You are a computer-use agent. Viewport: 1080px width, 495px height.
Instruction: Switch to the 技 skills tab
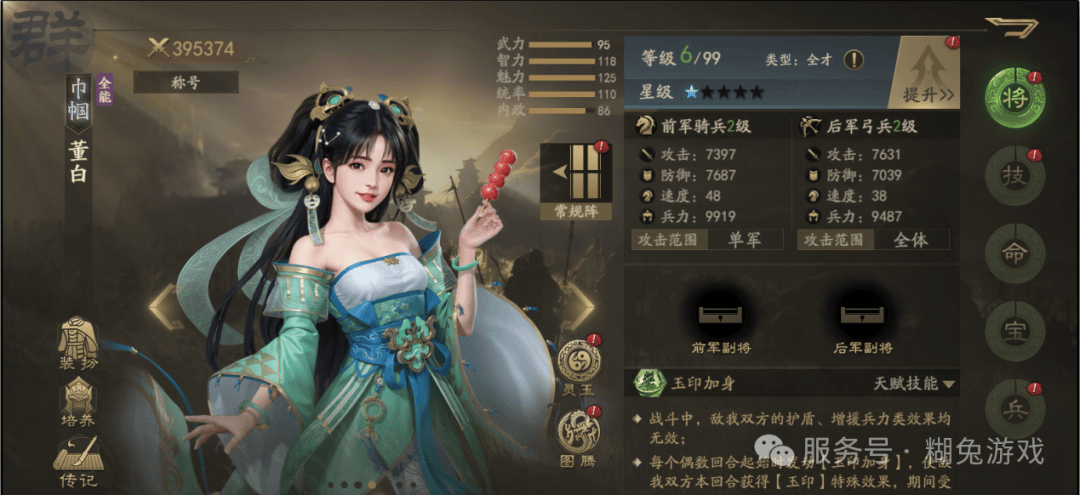(x=1013, y=177)
